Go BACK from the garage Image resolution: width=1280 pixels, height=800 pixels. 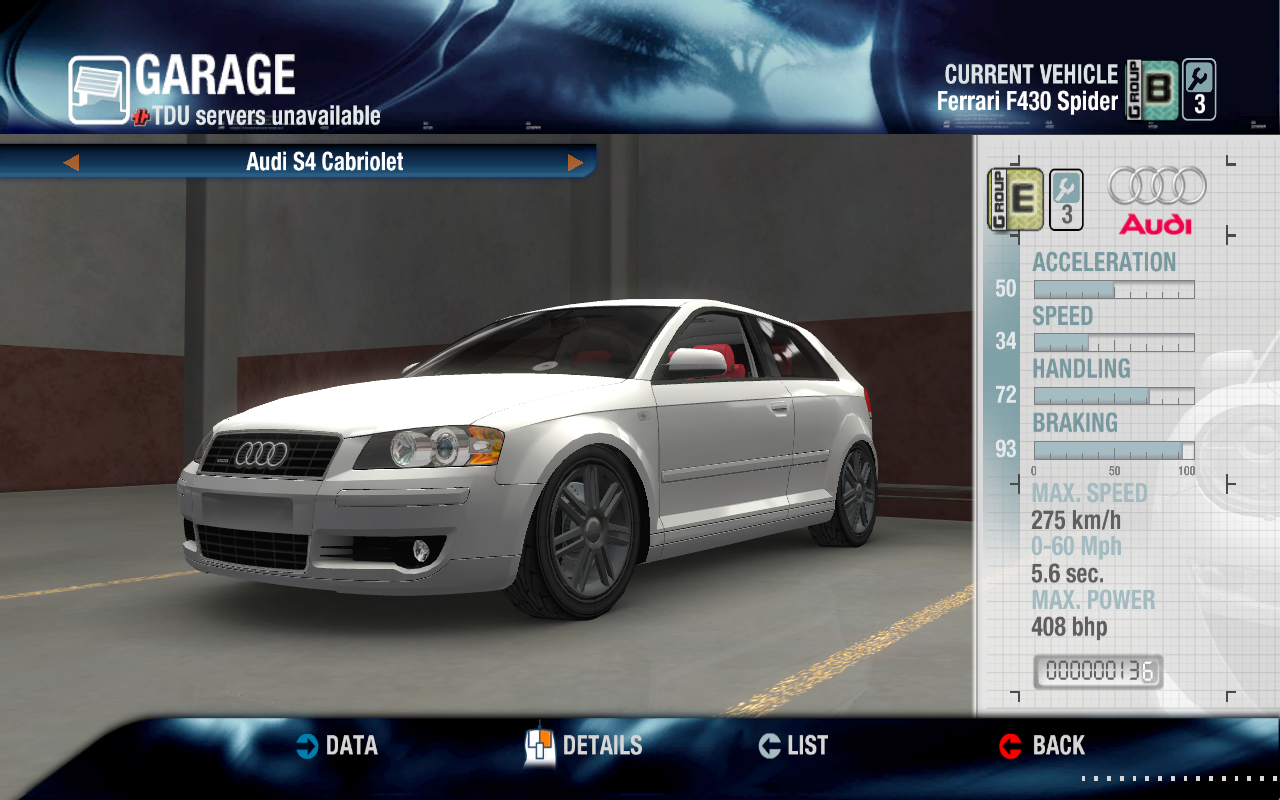pos(1042,746)
